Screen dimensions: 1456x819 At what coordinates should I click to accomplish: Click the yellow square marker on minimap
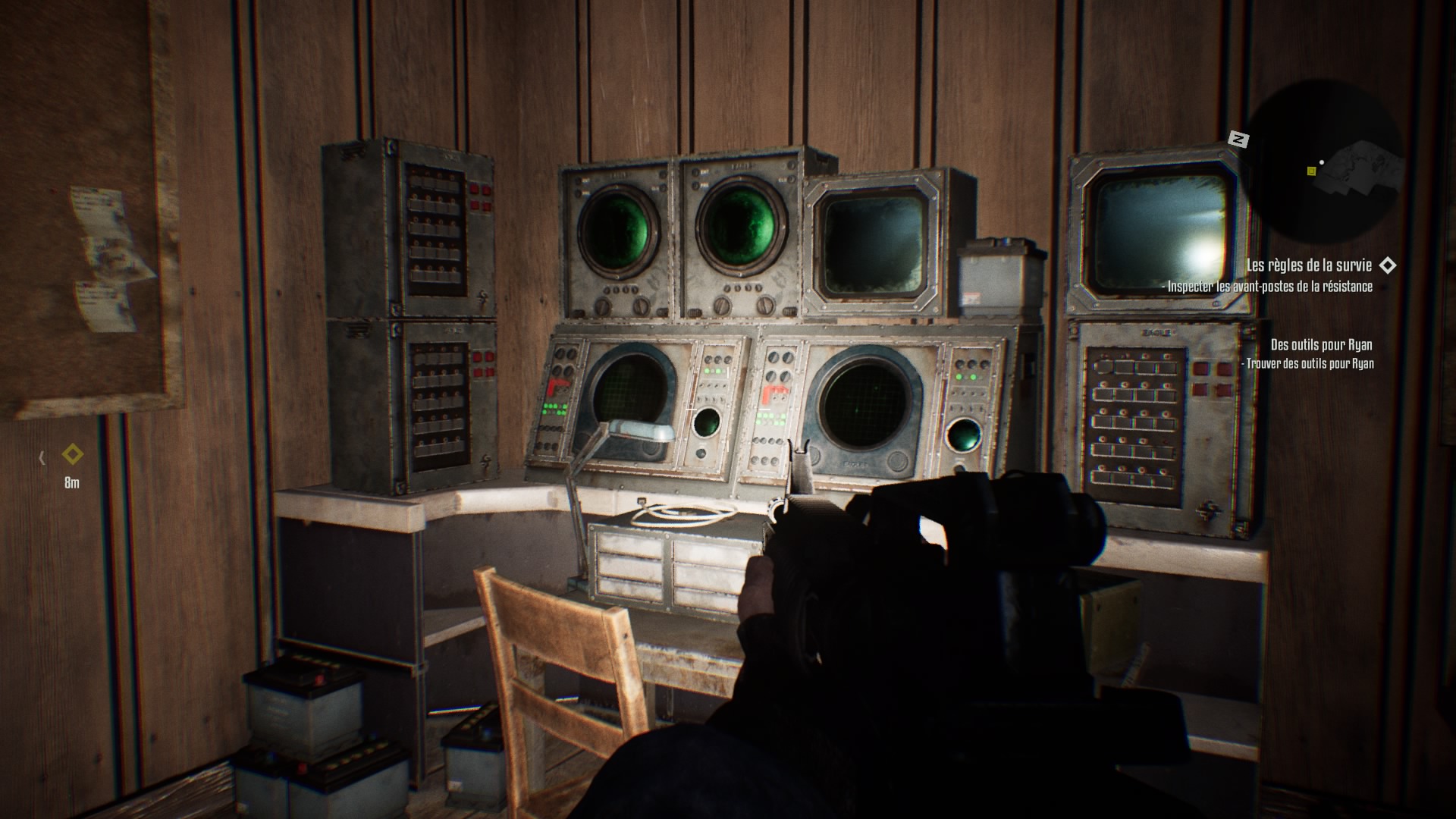click(1311, 171)
